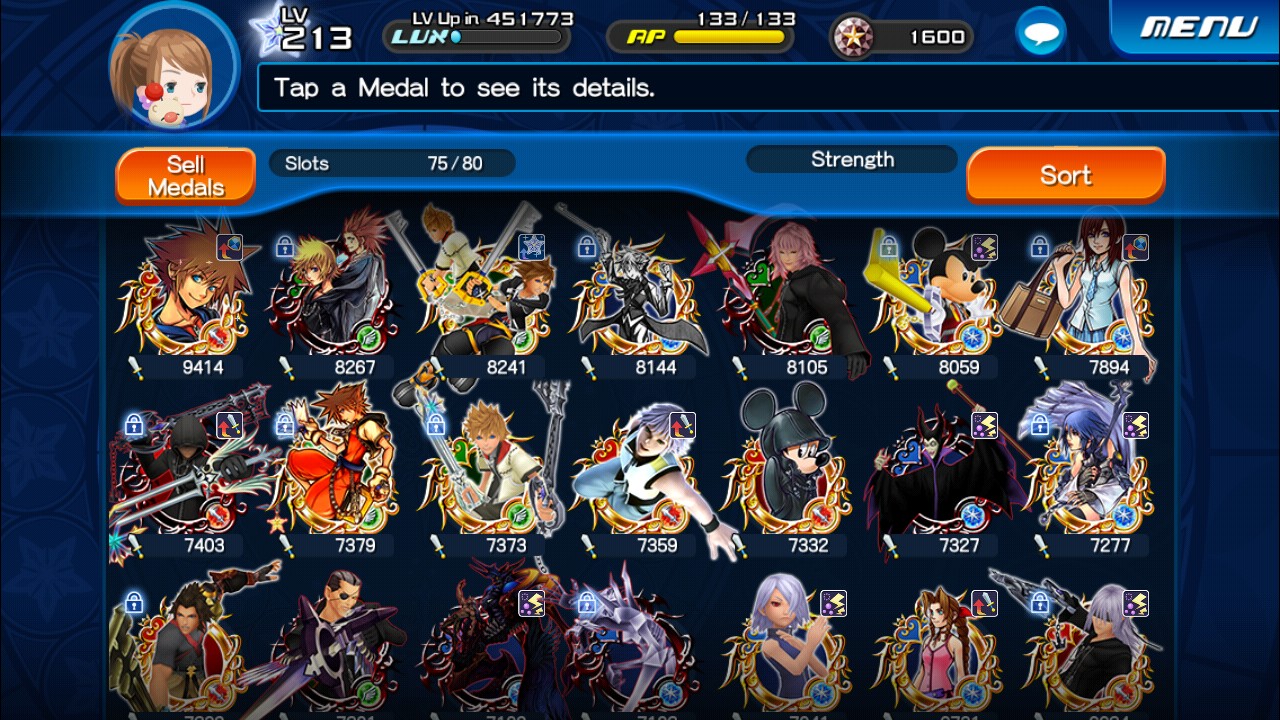Tap the jewel currency counter showing 1600

pyautogui.click(x=902, y=38)
